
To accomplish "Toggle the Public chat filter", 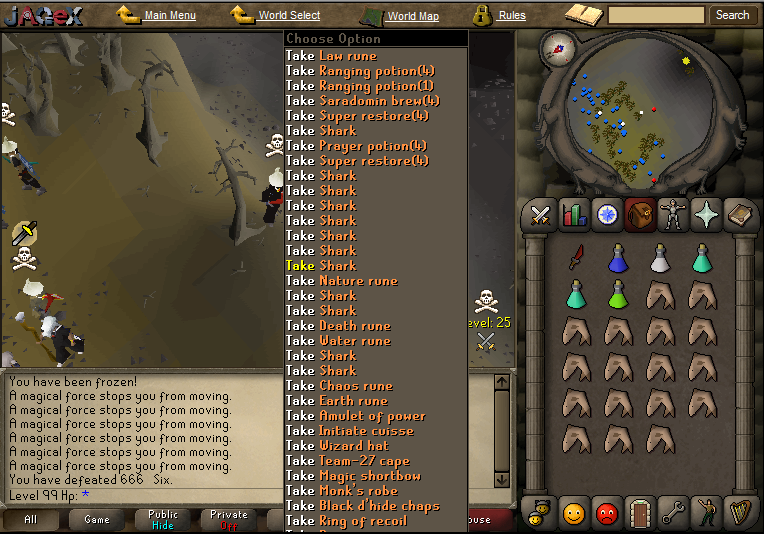I will coord(163,519).
